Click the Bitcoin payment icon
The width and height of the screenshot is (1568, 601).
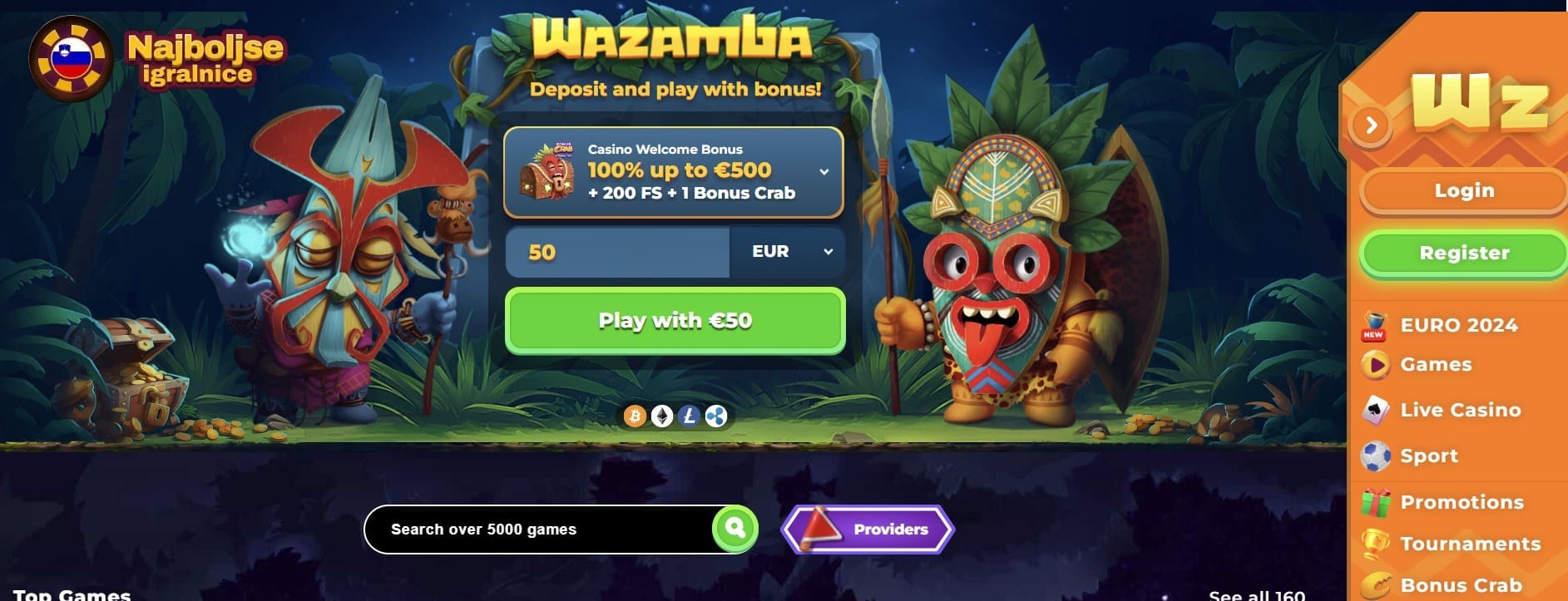click(635, 416)
